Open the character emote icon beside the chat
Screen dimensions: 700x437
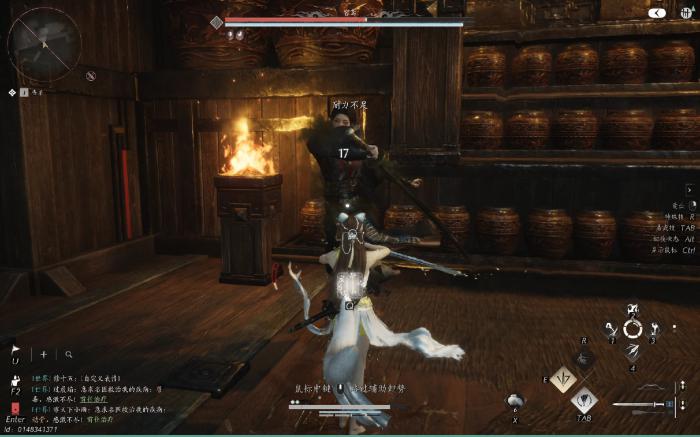tap(15, 379)
